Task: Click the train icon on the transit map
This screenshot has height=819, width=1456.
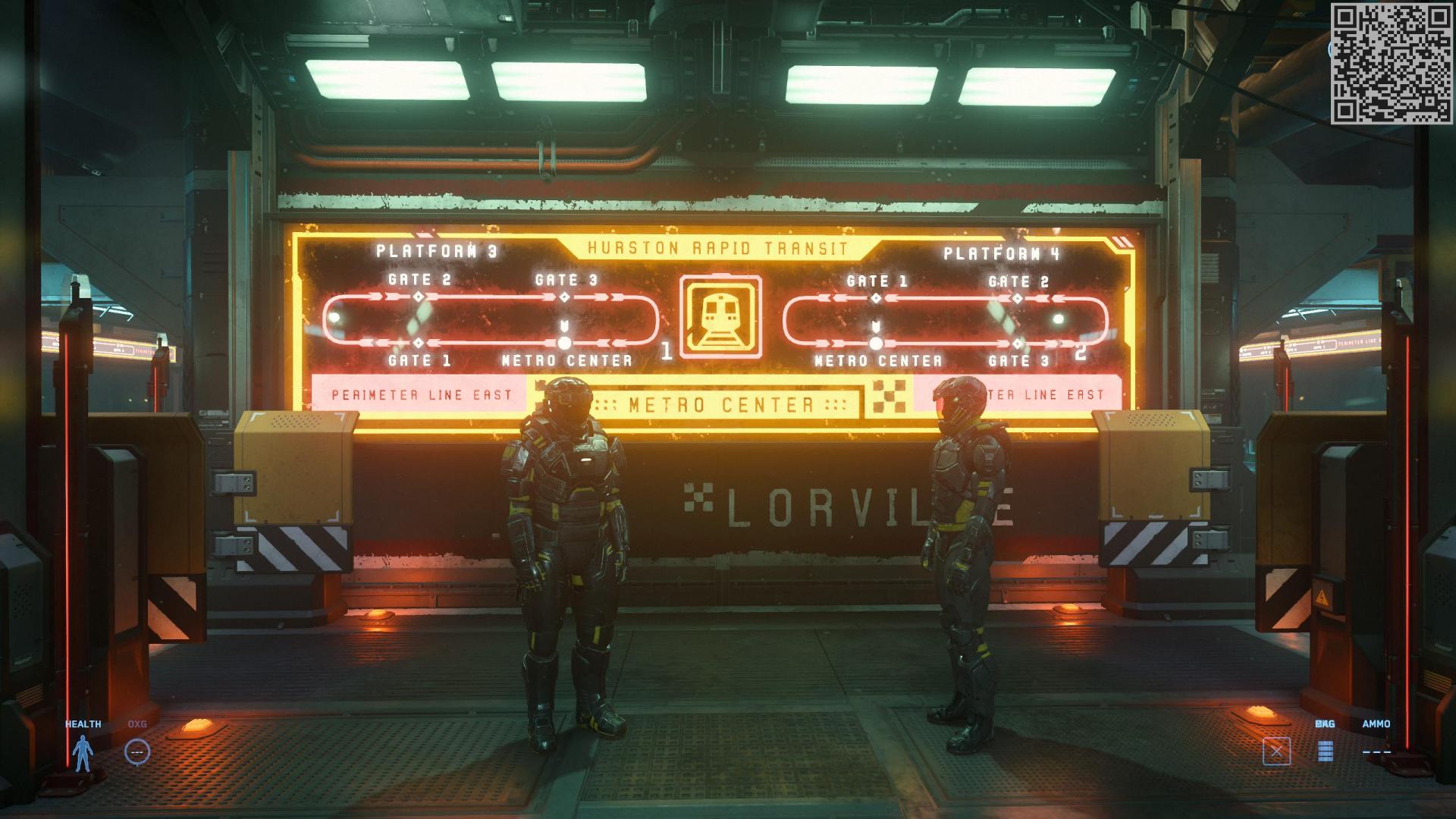Action: click(x=722, y=315)
